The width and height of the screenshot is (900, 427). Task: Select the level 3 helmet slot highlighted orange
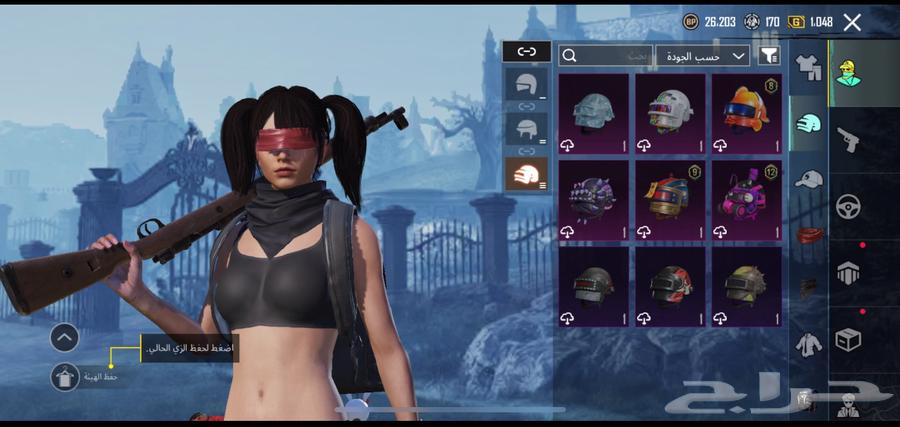[526, 174]
